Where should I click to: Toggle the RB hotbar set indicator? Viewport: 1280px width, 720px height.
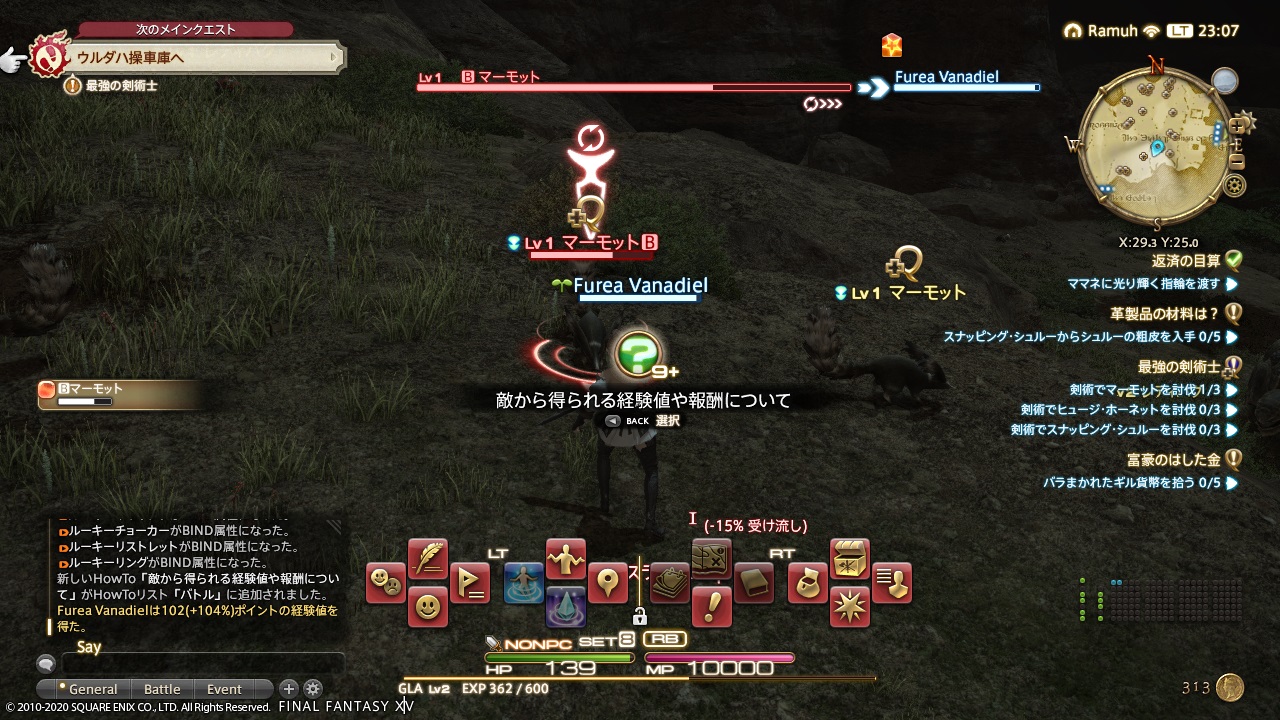click(666, 637)
